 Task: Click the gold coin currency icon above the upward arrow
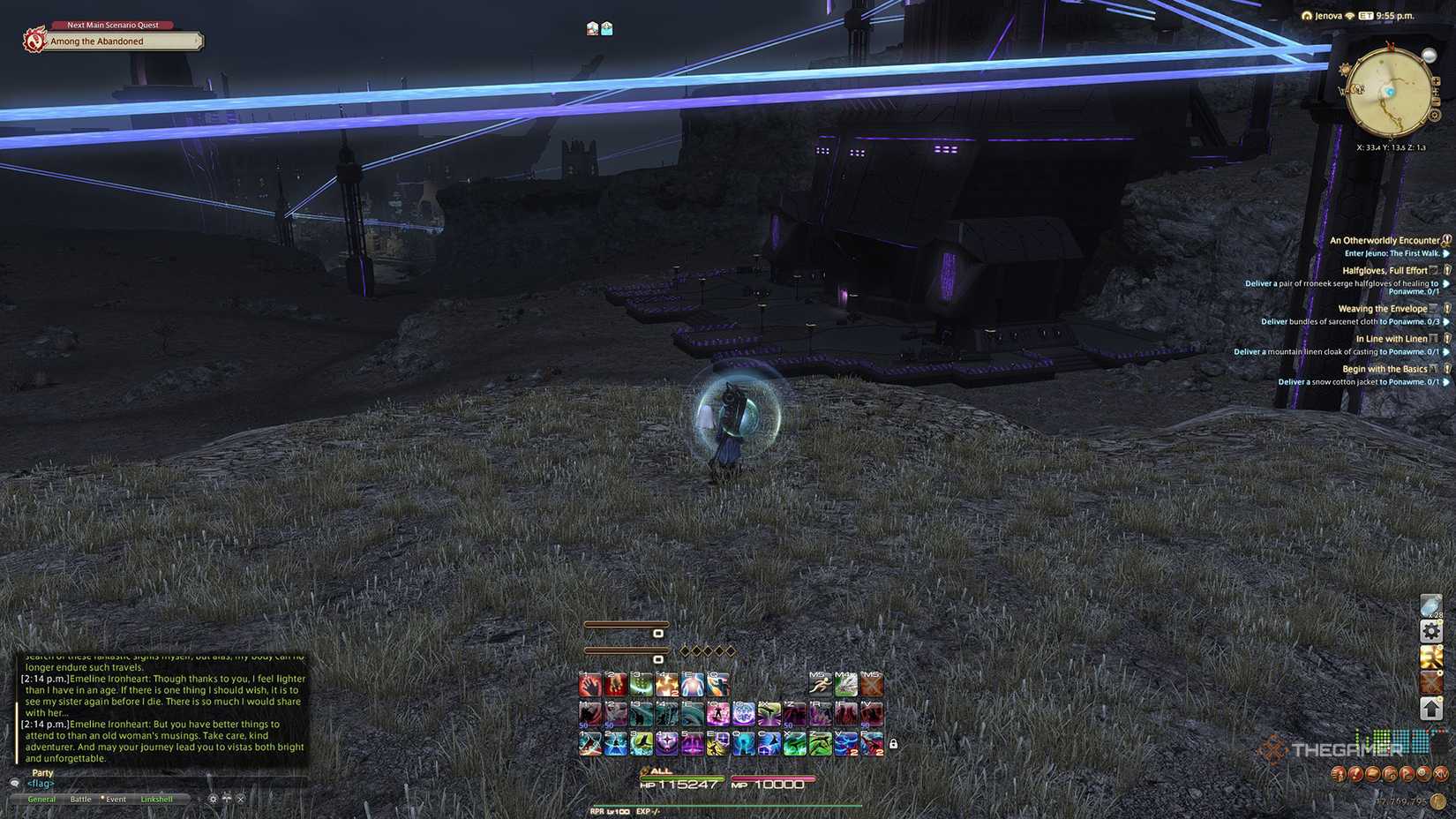[1430, 658]
